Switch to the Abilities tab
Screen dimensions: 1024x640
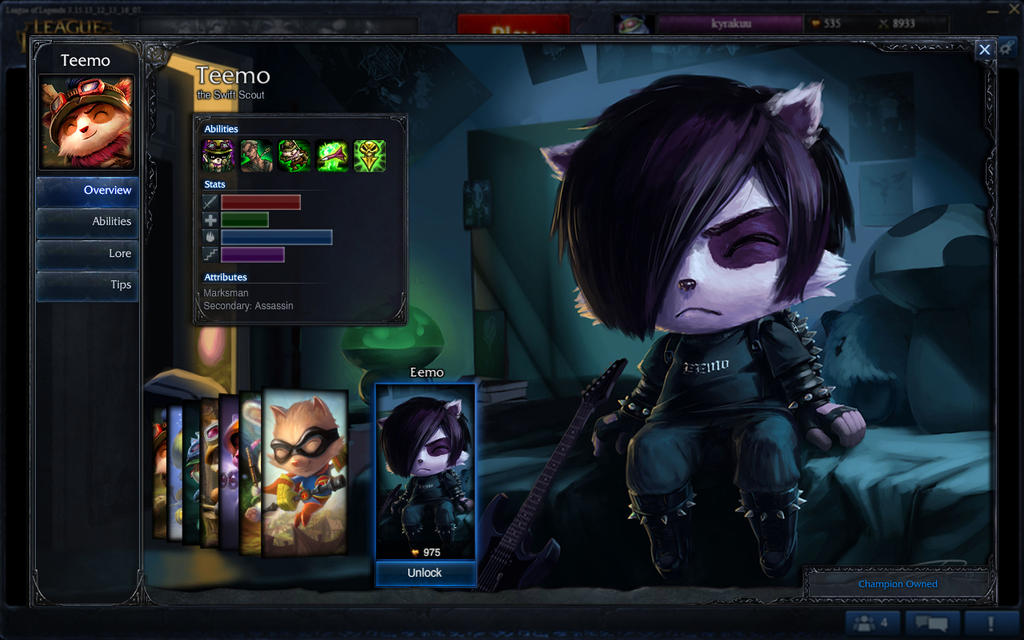click(x=88, y=222)
